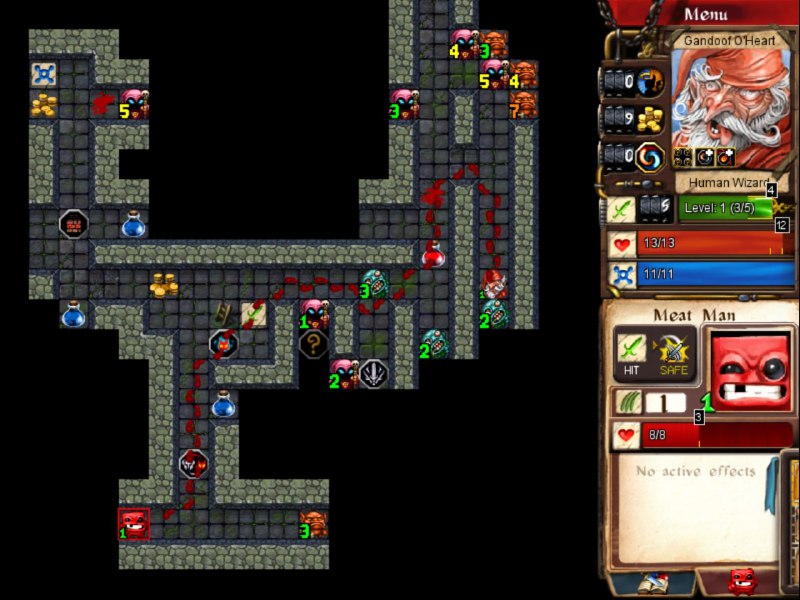Image resolution: width=800 pixels, height=600 pixels.
Task: Click the gold coins pile icon
Action: coord(651,119)
